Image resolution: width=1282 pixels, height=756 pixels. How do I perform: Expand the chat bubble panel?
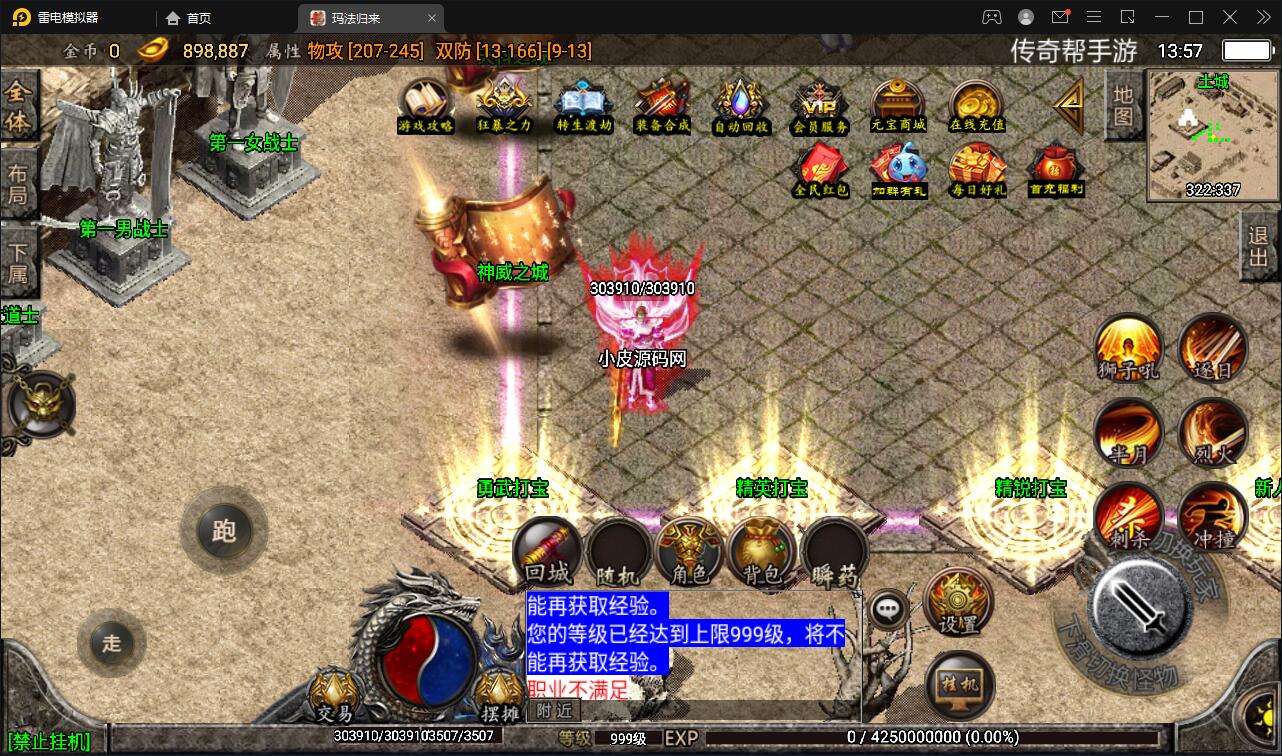(888, 607)
